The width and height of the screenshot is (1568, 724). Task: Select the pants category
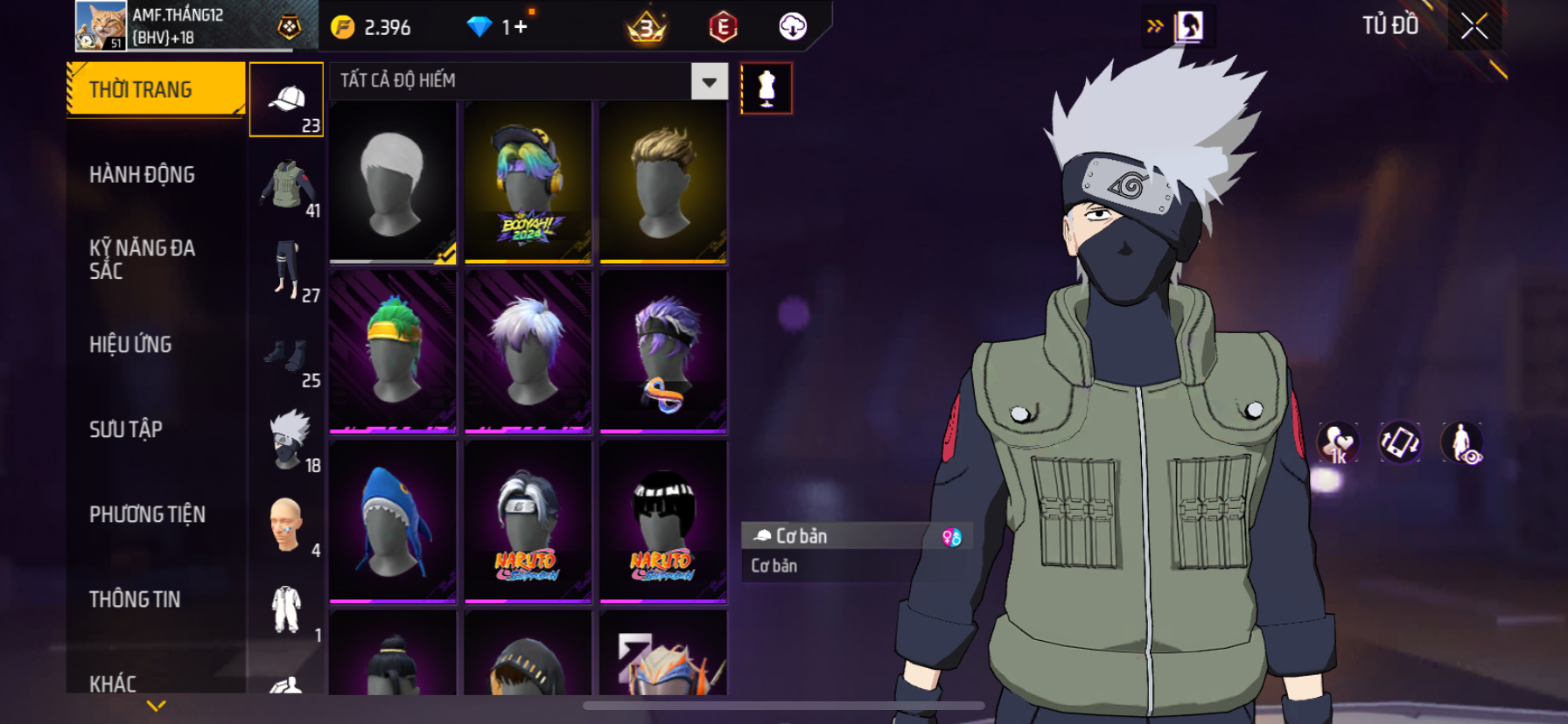286,269
